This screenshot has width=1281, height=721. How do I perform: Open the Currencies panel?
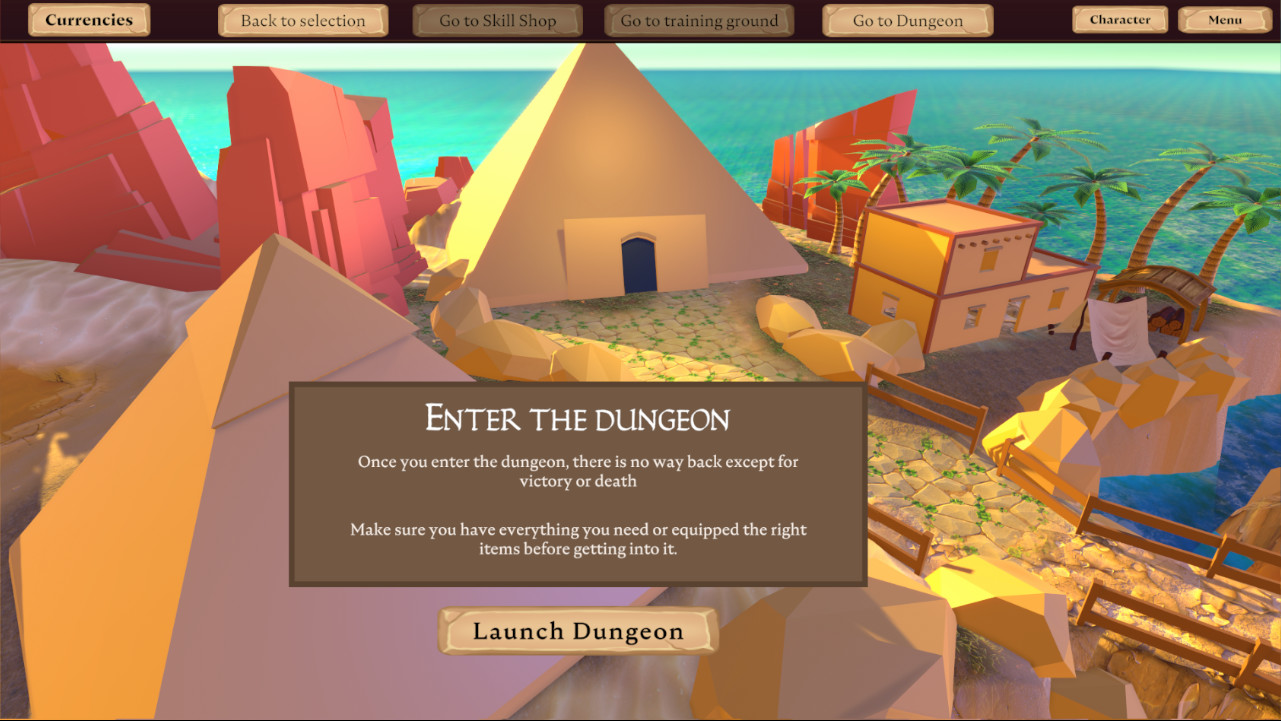pos(88,19)
